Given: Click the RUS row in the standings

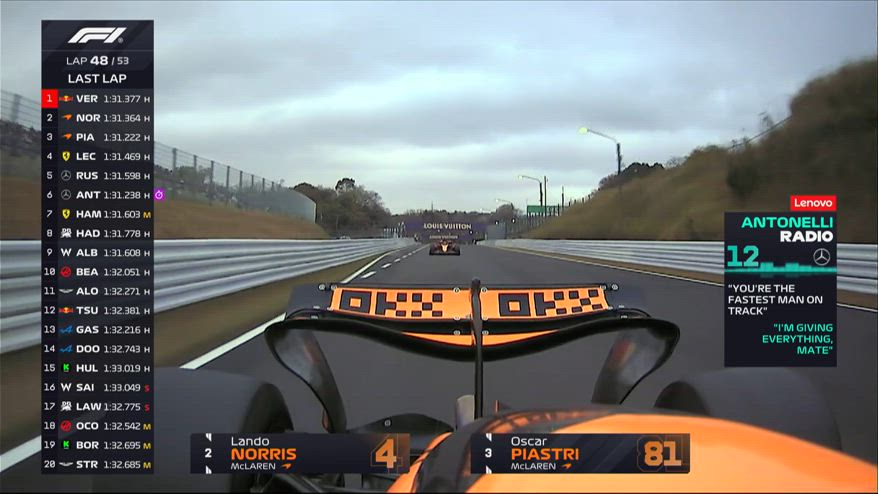Looking at the screenshot, I should [97, 176].
